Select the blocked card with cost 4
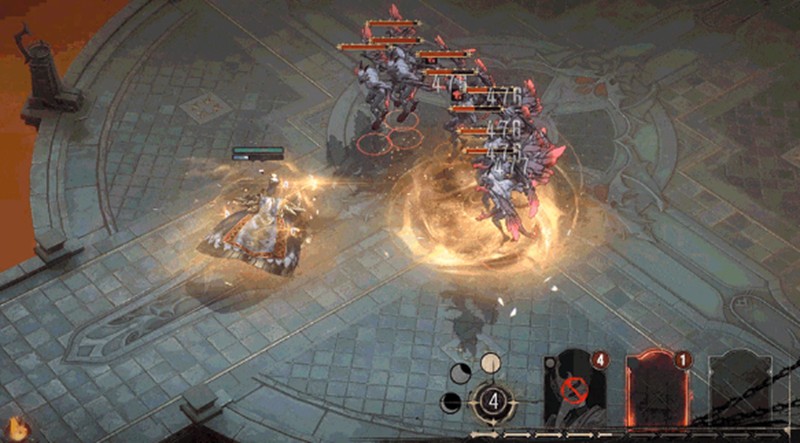Viewport: 800px width, 443px height. tap(573, 392)
